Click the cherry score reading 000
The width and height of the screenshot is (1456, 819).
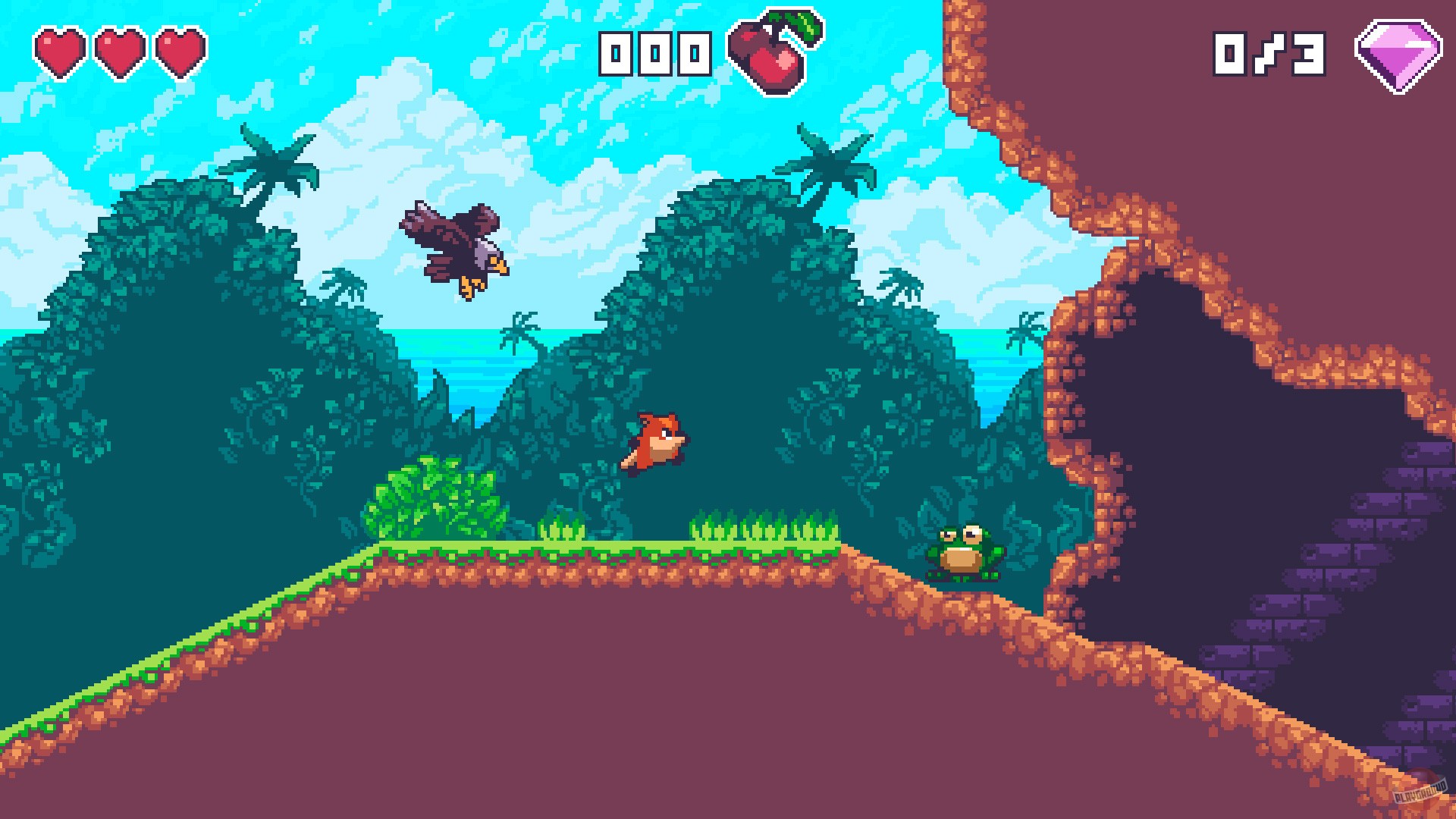[656, 53]
